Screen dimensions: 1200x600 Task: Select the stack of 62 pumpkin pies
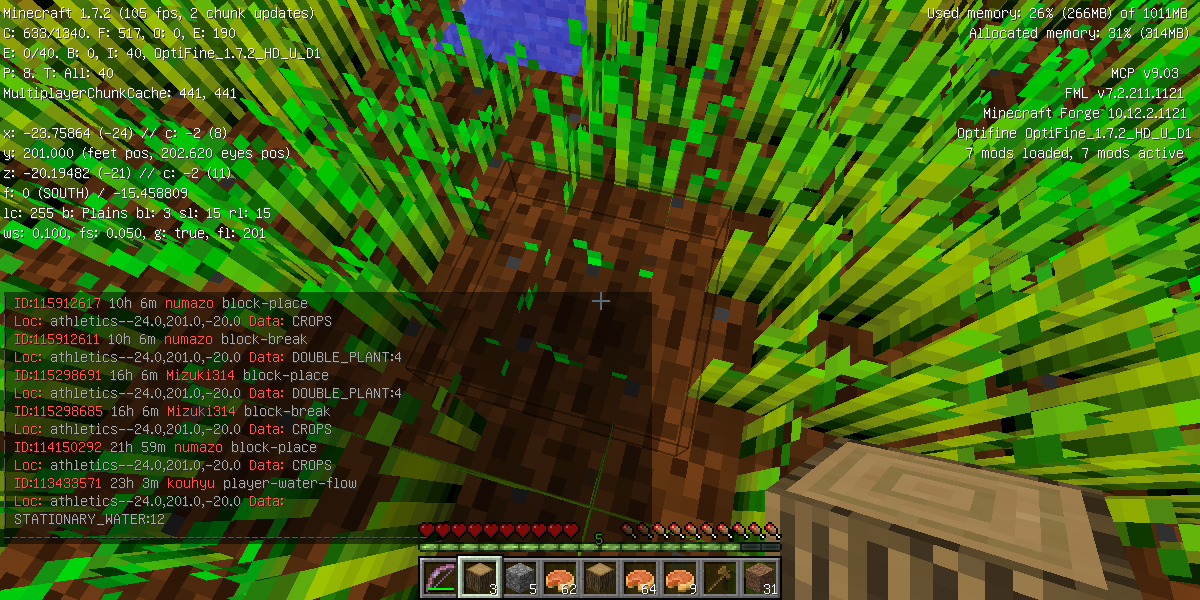(558, 578)
